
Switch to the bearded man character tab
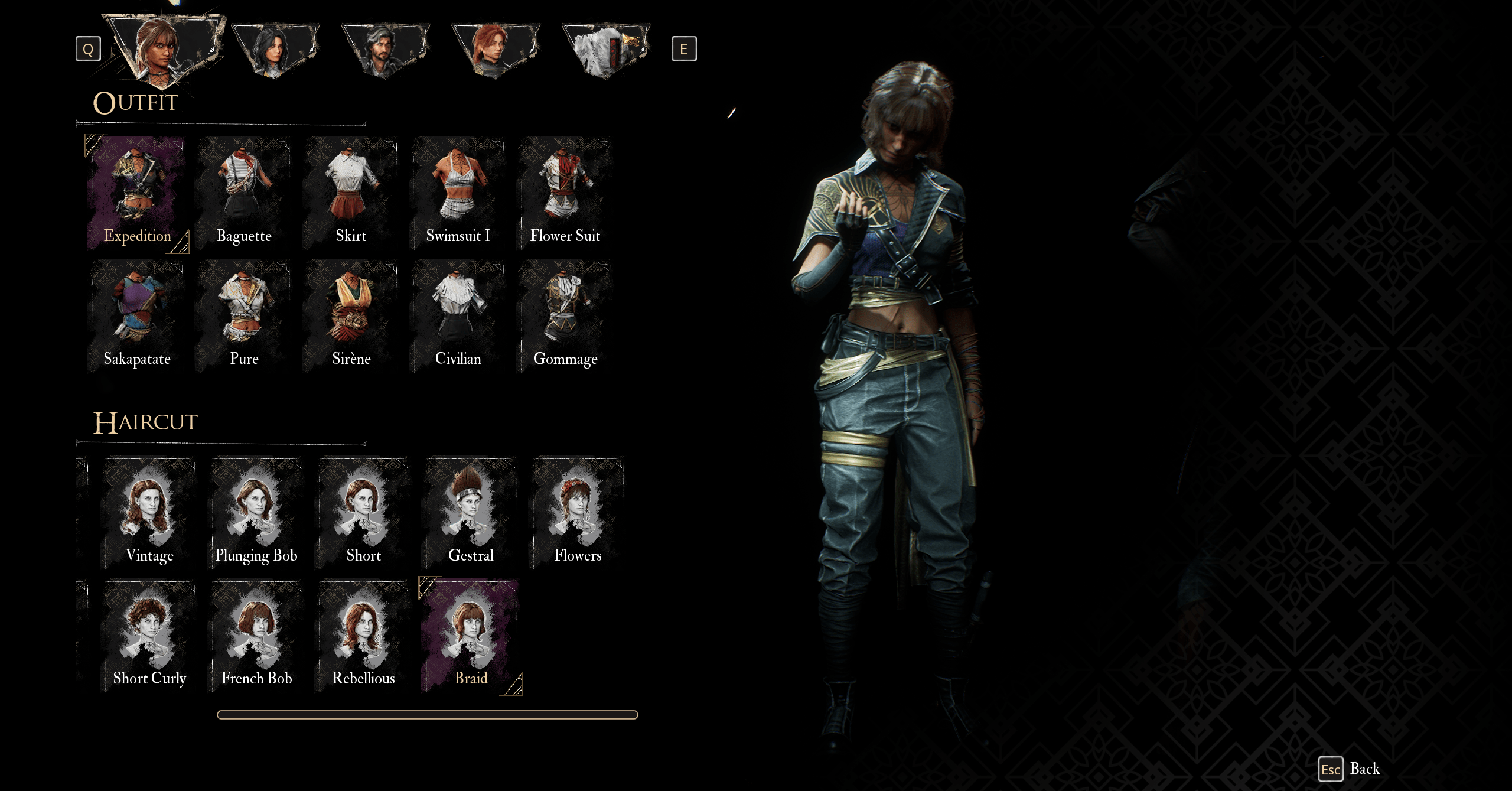385,50
